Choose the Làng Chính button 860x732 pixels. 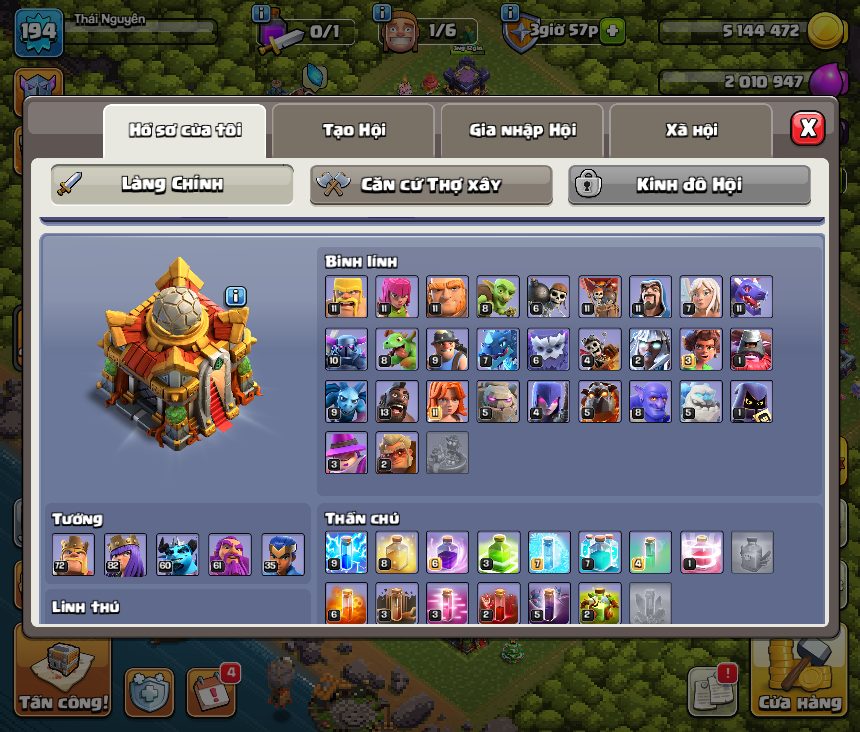172,185
